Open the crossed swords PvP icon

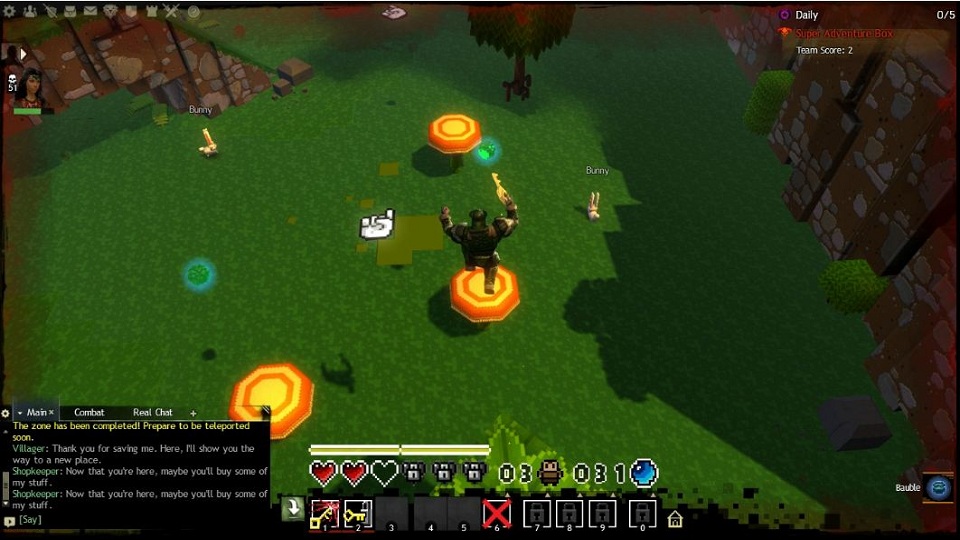point(172,12)
